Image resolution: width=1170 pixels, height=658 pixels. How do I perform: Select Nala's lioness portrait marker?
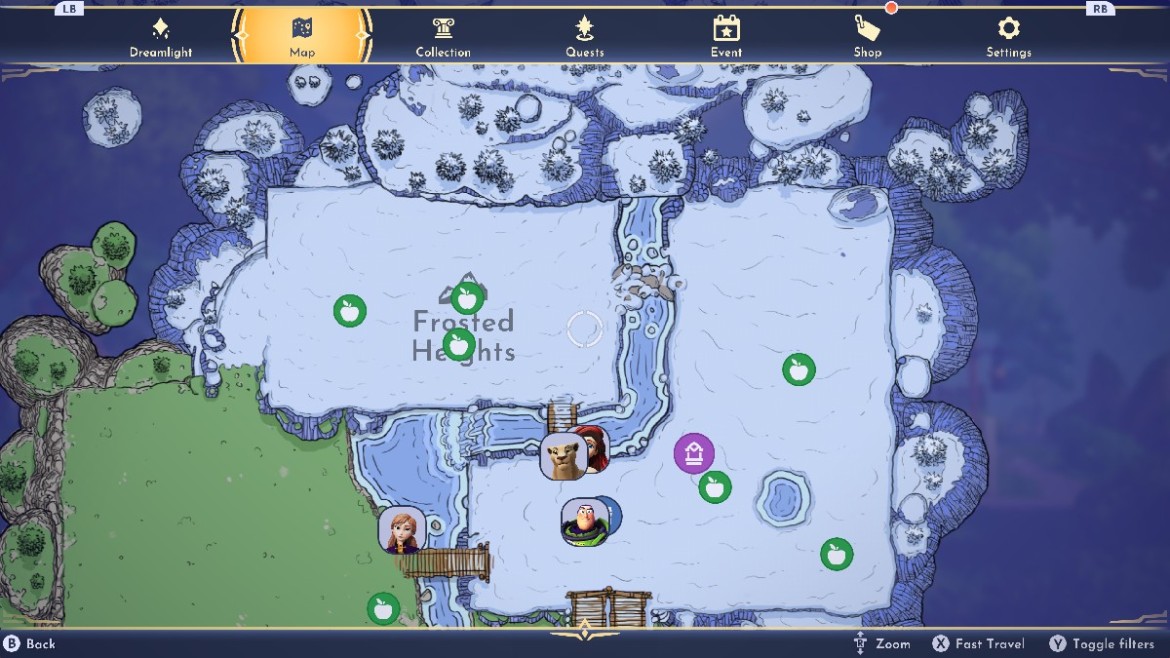click(x=563, y=456)
